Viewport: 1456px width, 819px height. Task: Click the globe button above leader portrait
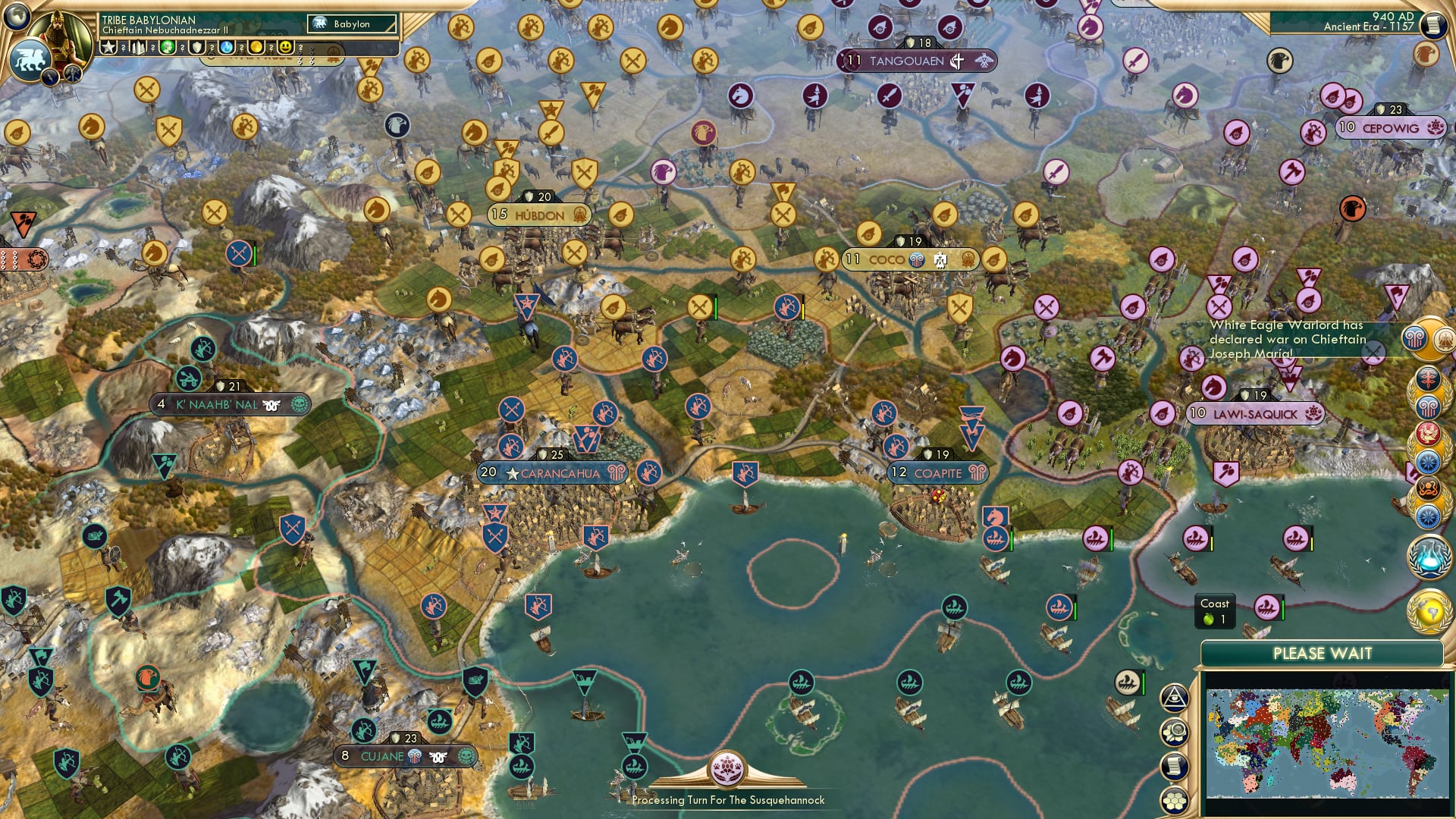(15, 17)
